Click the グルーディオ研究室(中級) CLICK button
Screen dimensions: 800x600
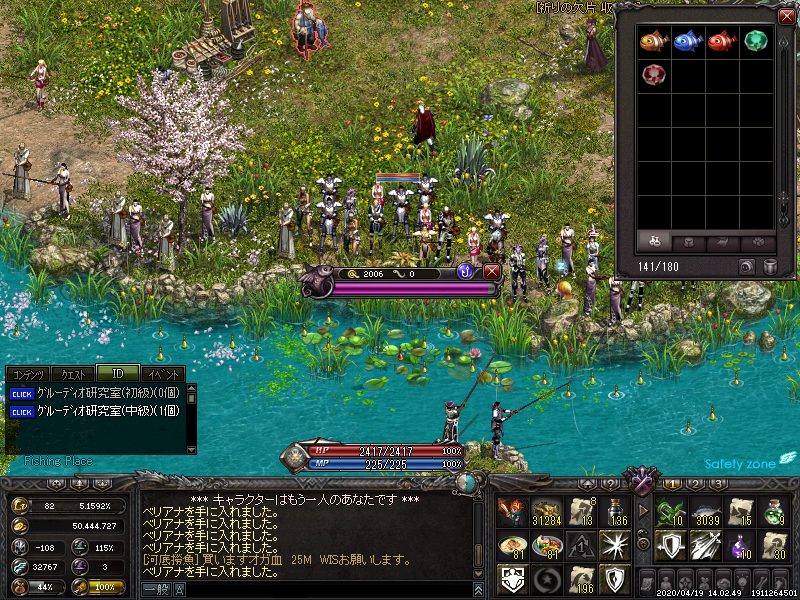pos(21,410)
